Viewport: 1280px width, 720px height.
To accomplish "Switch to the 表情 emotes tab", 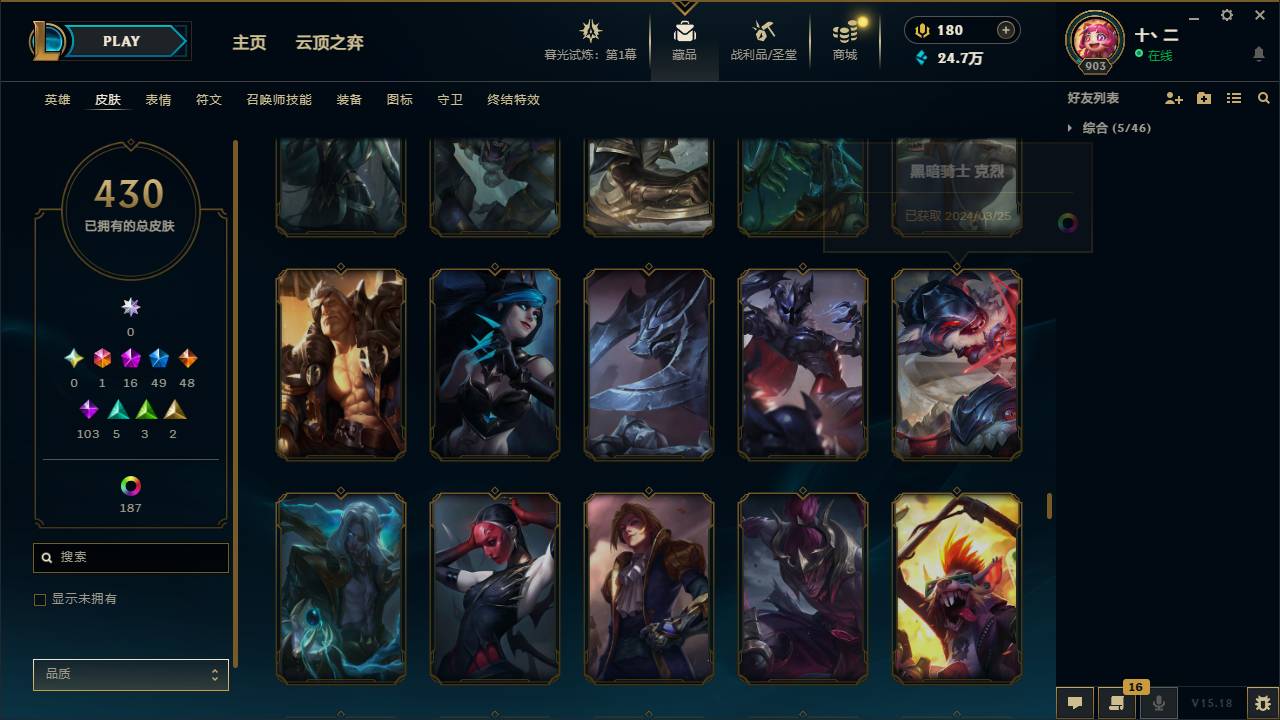I will [158, 99].
